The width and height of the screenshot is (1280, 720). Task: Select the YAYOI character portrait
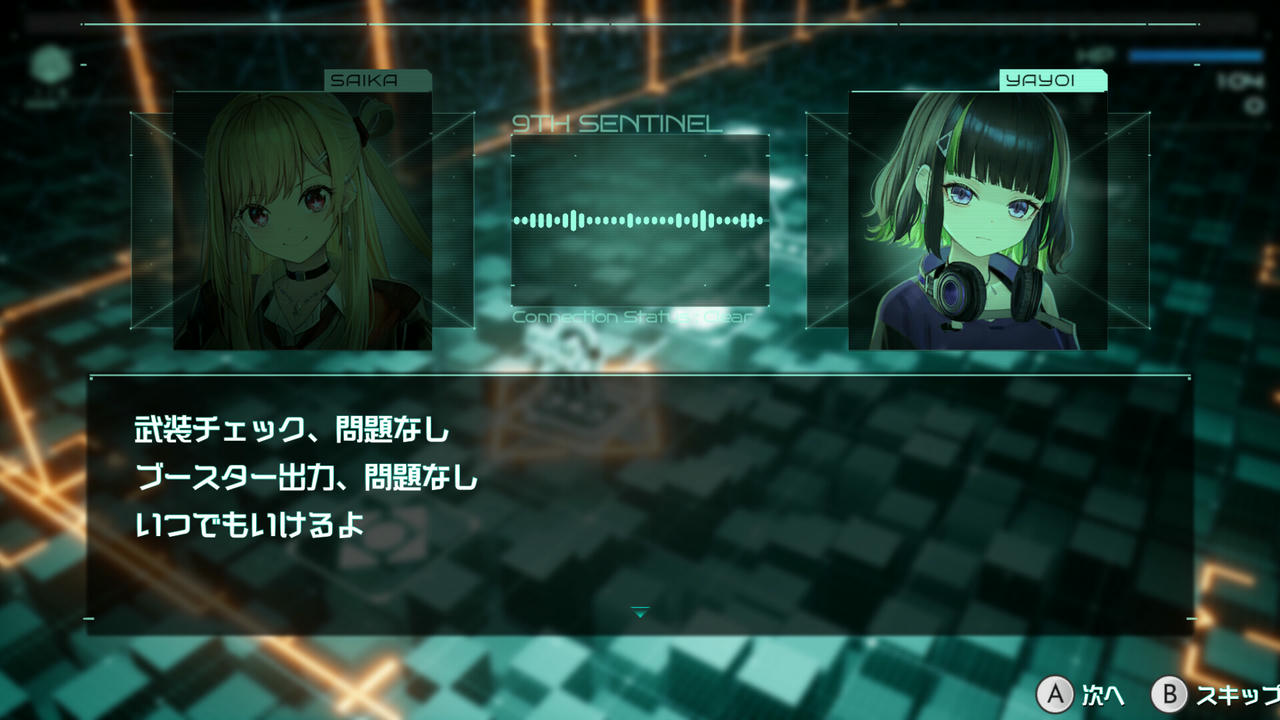tap(980, 220)
